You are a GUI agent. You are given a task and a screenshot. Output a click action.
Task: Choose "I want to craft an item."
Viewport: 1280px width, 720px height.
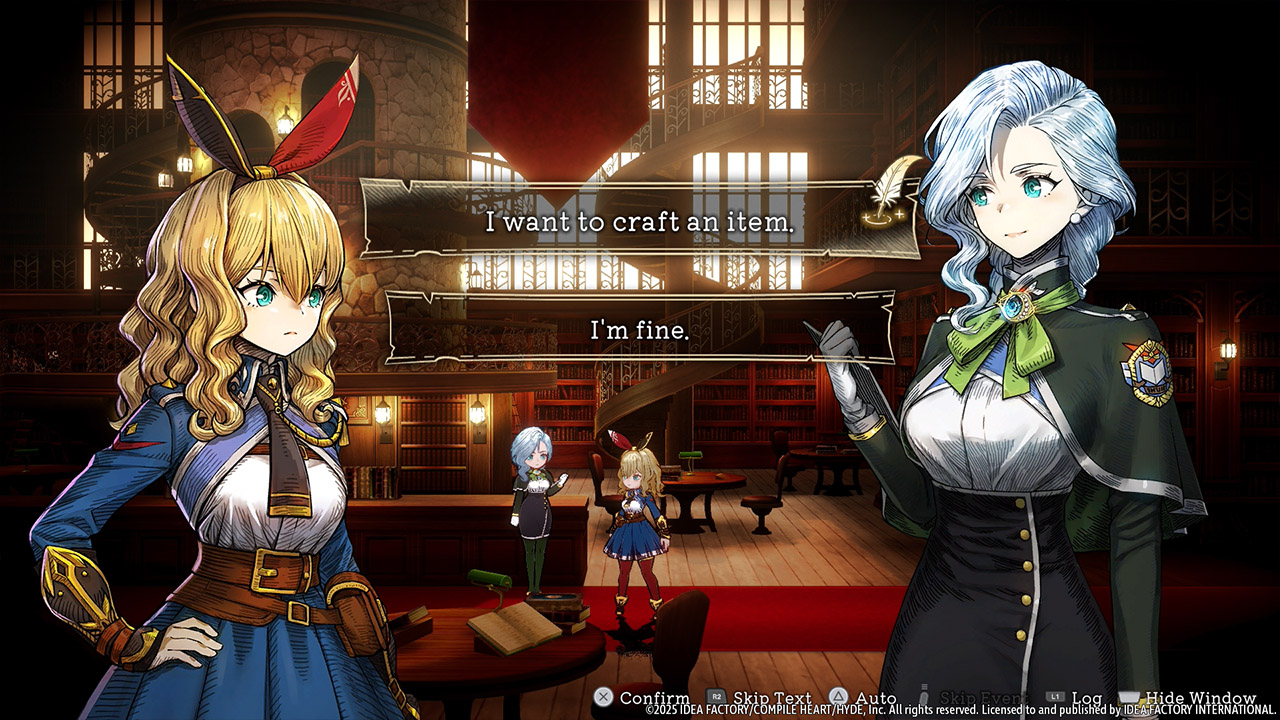(640, 222)
